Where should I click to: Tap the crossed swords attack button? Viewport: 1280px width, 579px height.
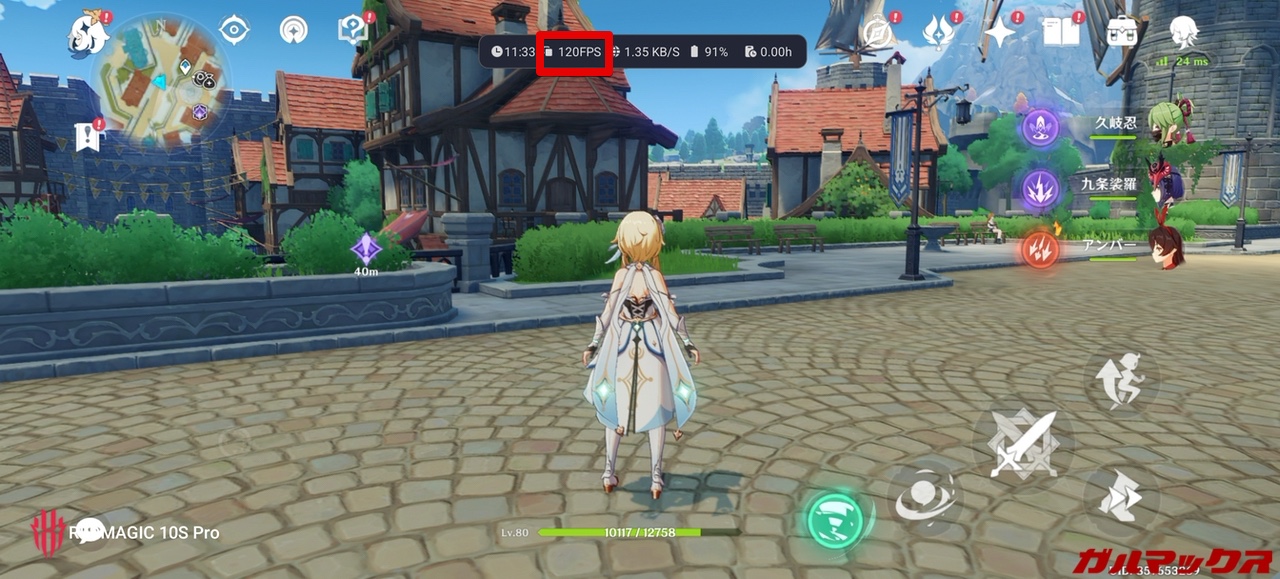(1022, 444)
